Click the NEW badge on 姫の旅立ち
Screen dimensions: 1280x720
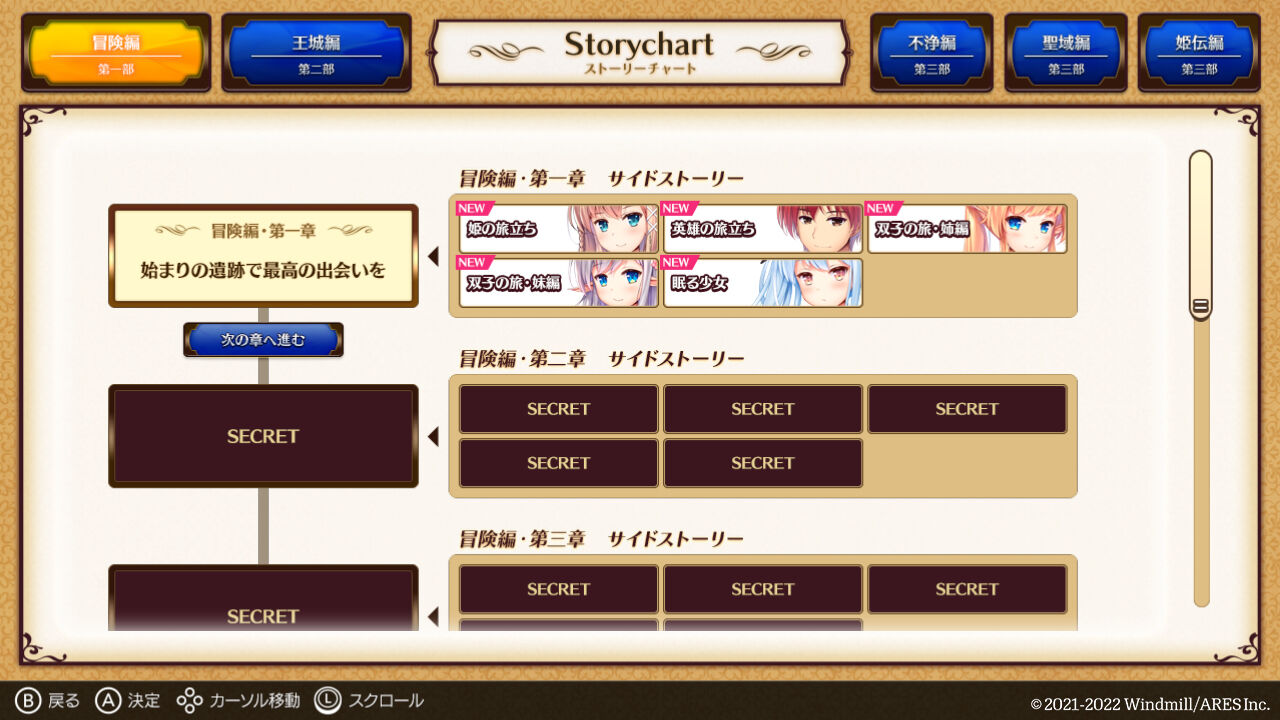point(473,208)
